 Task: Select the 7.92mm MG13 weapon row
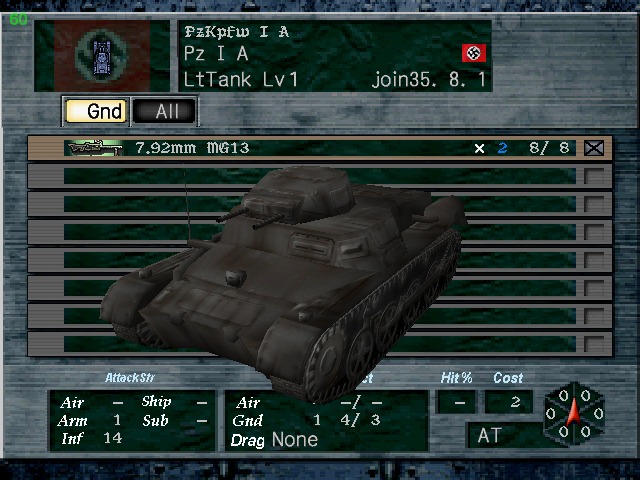(300, 148)
